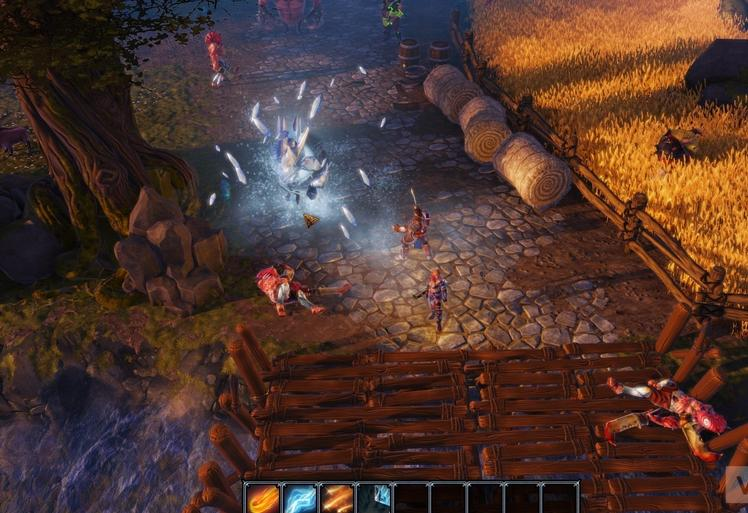Select the ice shard skill slot

click(375, 498)
